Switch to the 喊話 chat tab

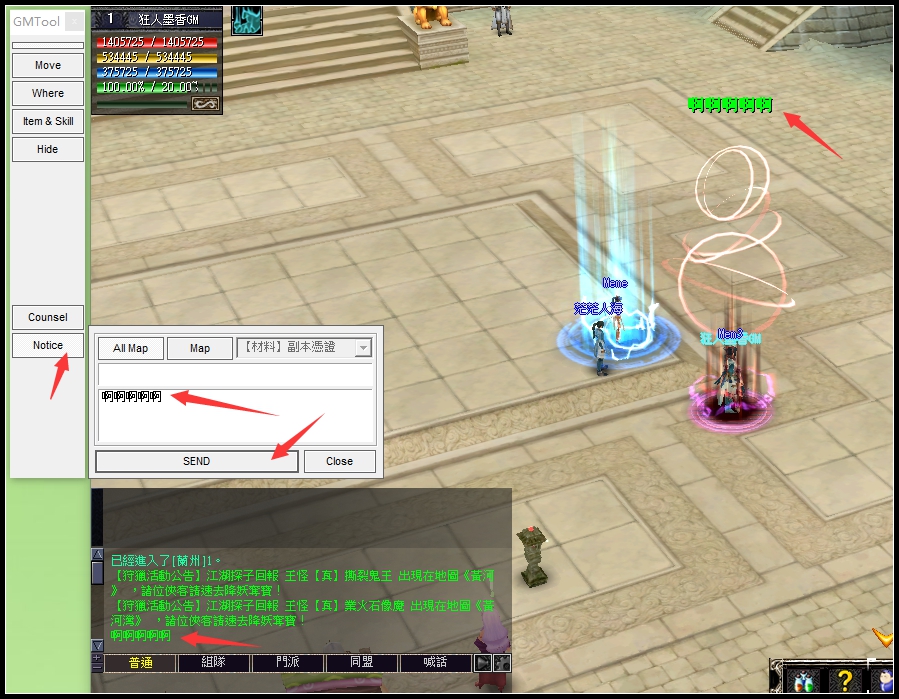tap(435, 663)
